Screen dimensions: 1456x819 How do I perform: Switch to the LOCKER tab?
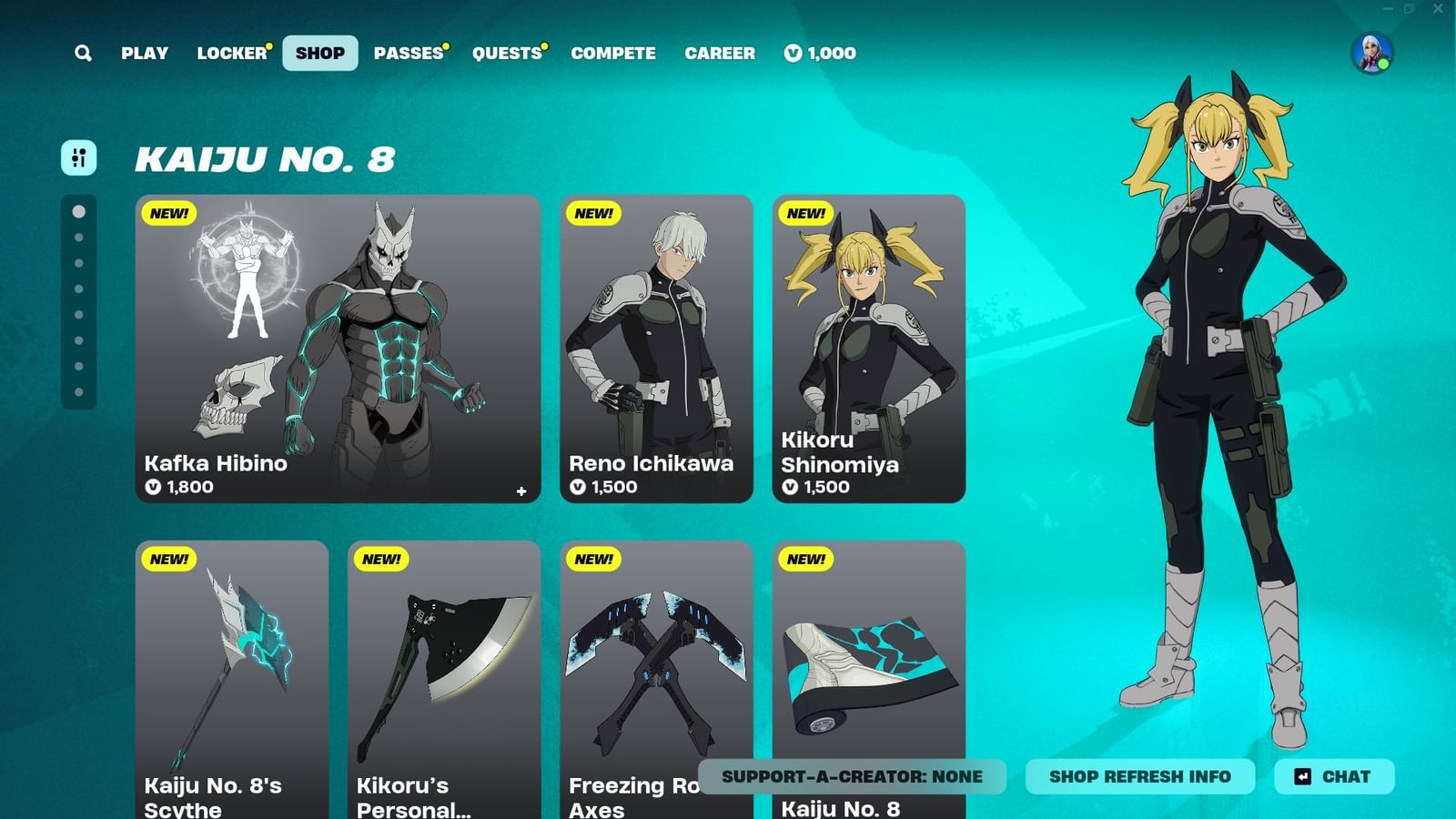230,53
